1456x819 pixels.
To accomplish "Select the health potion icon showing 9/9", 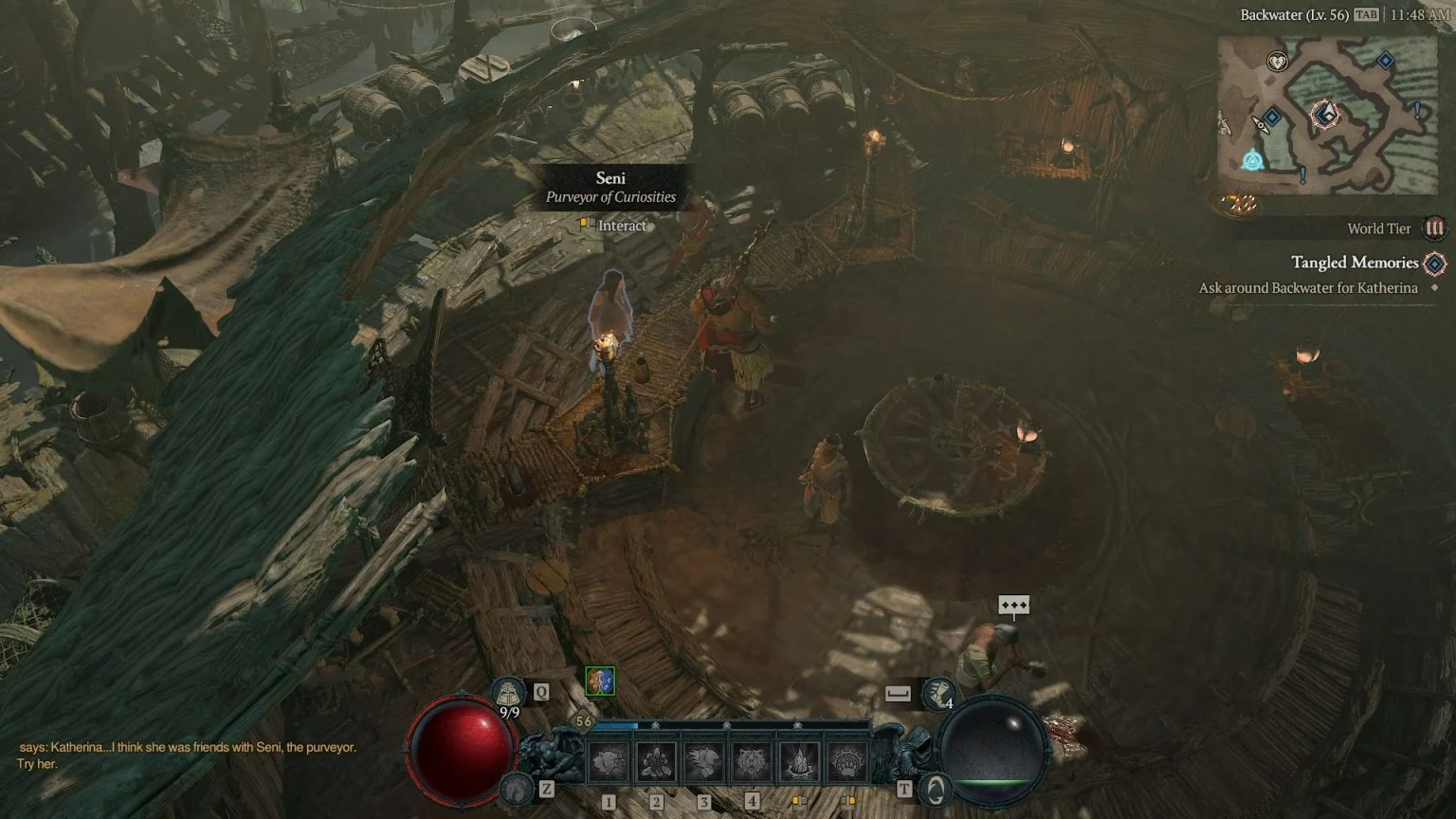I will pos(508,691).
